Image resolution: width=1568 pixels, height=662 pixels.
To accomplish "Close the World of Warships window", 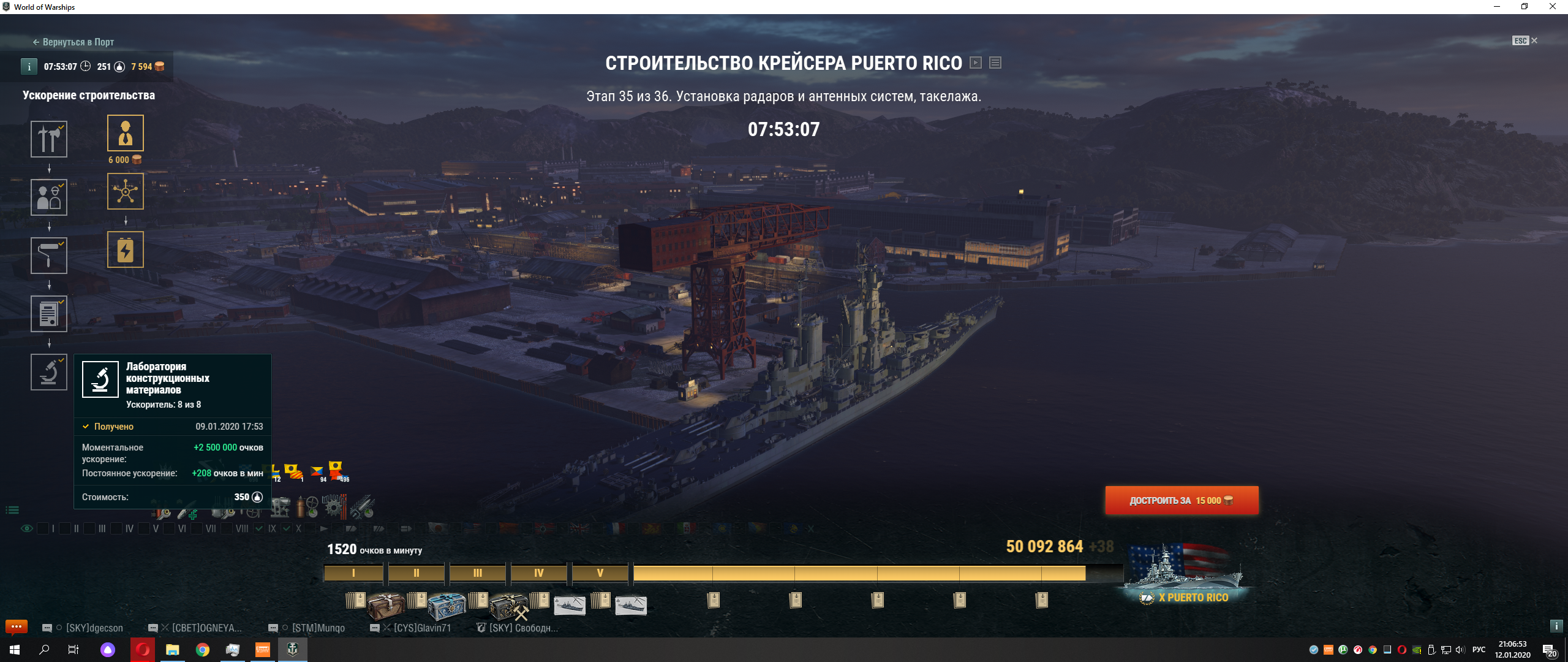I will point(1552,7).
